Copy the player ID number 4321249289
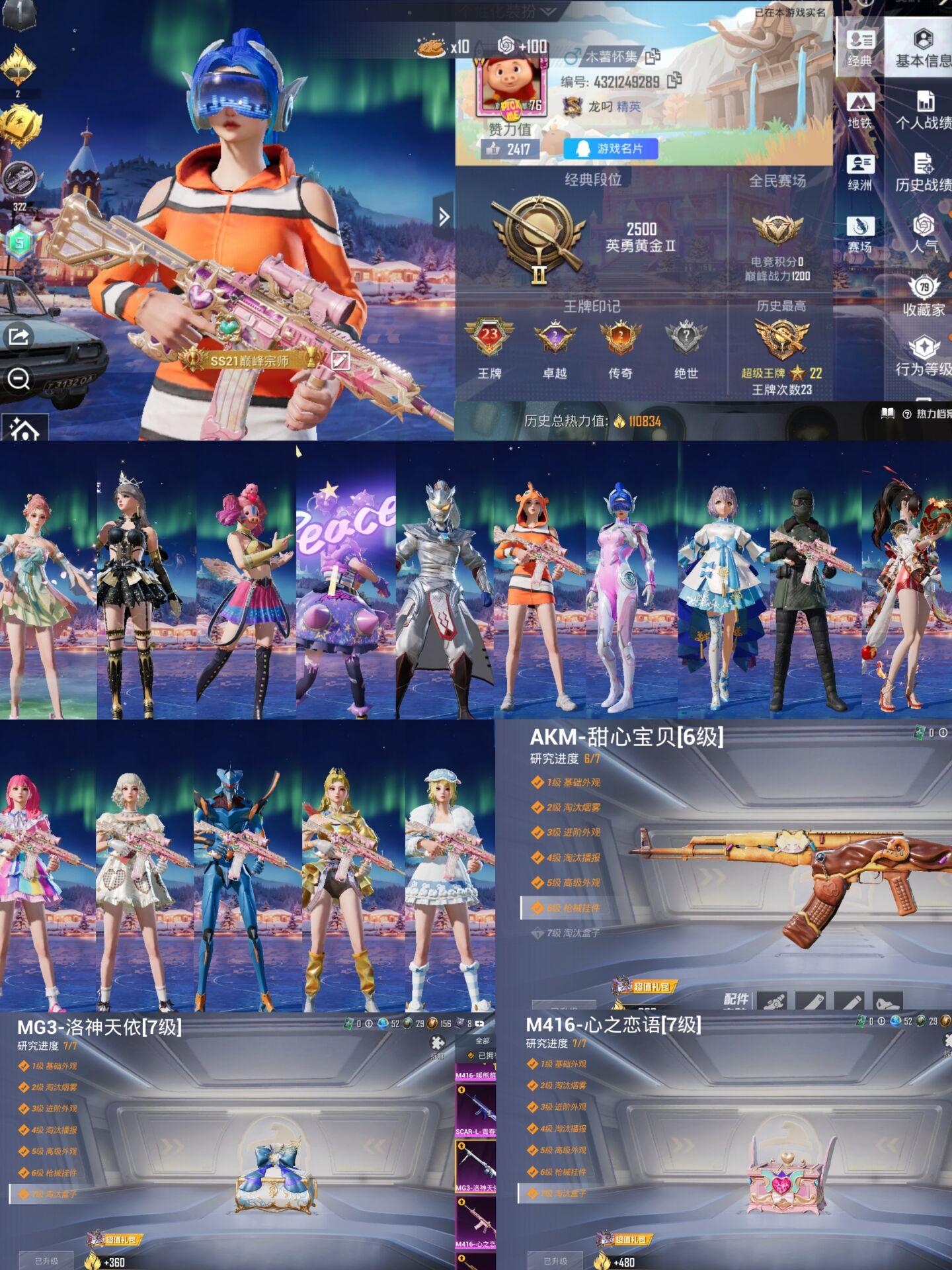The image size is (952, 1270). (x=674, y=81)
